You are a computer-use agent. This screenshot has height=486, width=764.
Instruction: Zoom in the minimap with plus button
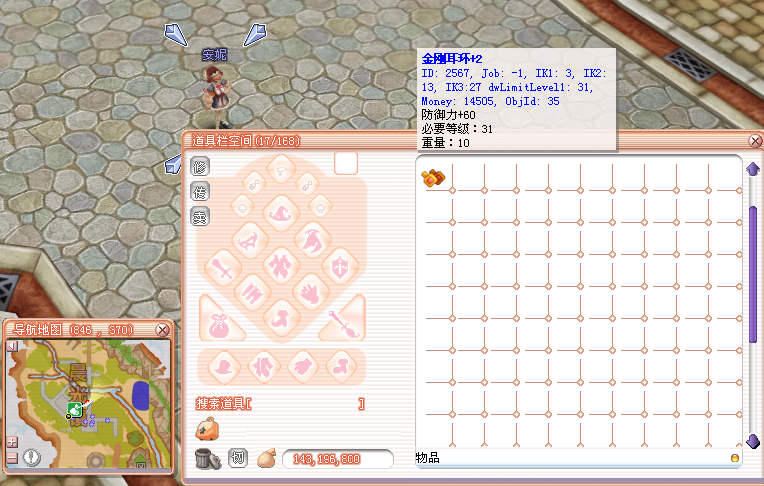coord(12,441)
